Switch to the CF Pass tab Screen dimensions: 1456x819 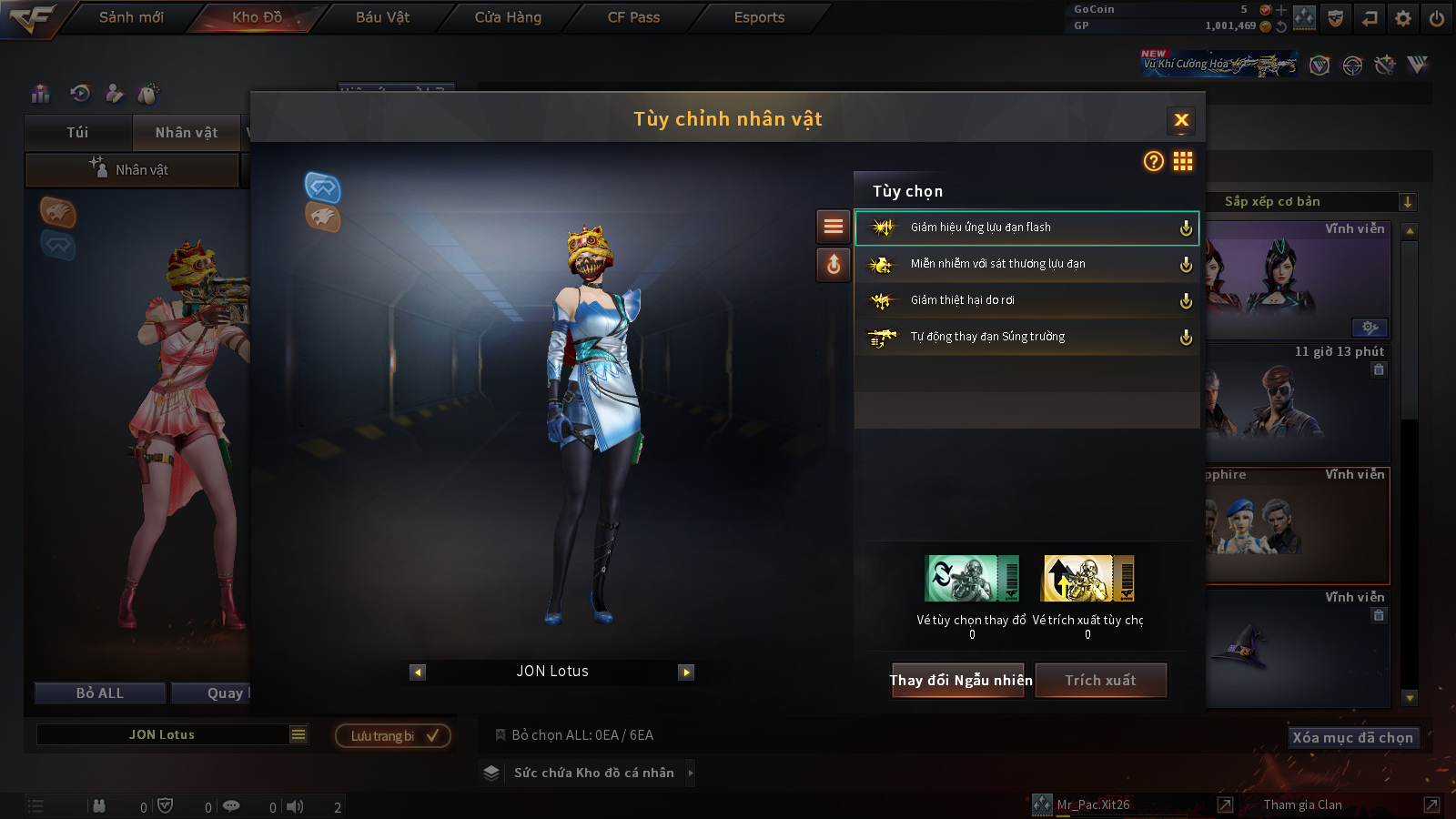pos(633,17)
